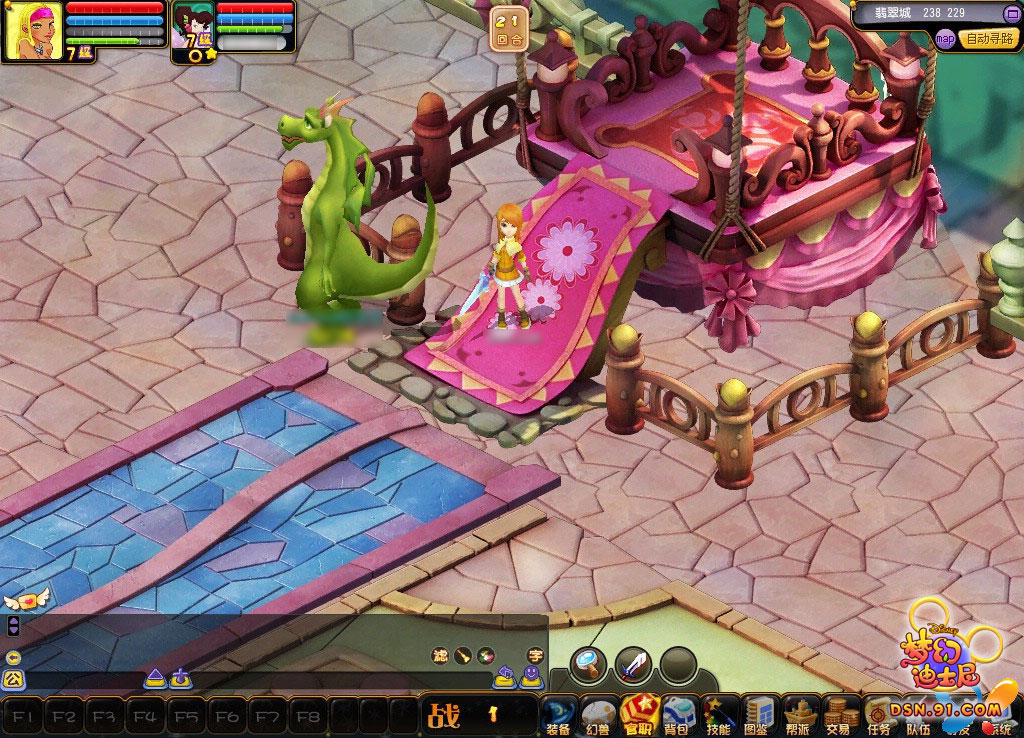This screenshot has height=738, width=1024.
Task: Open the 背包 backpack
Action: (x=679, y=716)
